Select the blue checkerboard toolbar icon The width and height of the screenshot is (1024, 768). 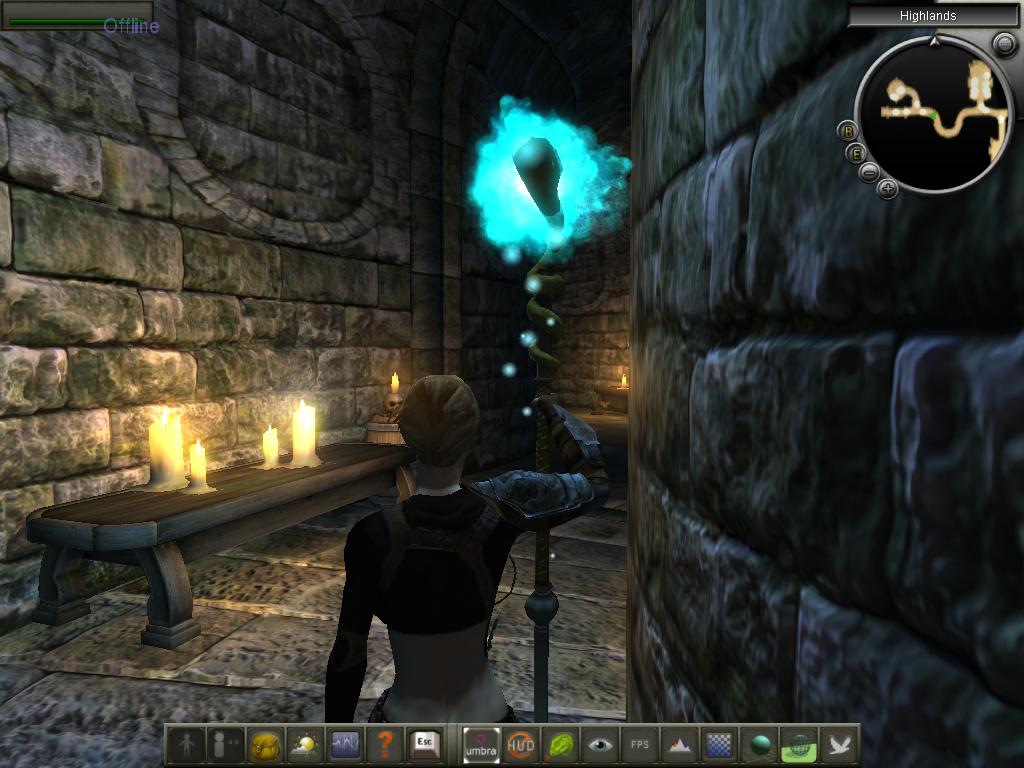pos(718,745)
